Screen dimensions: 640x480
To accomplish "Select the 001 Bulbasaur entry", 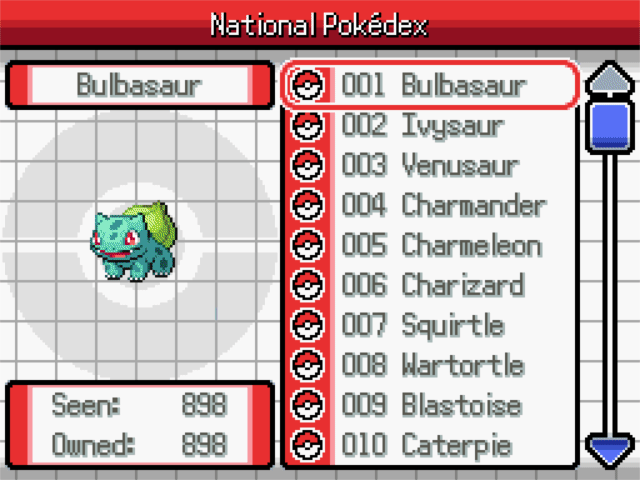I will [432, 86].
